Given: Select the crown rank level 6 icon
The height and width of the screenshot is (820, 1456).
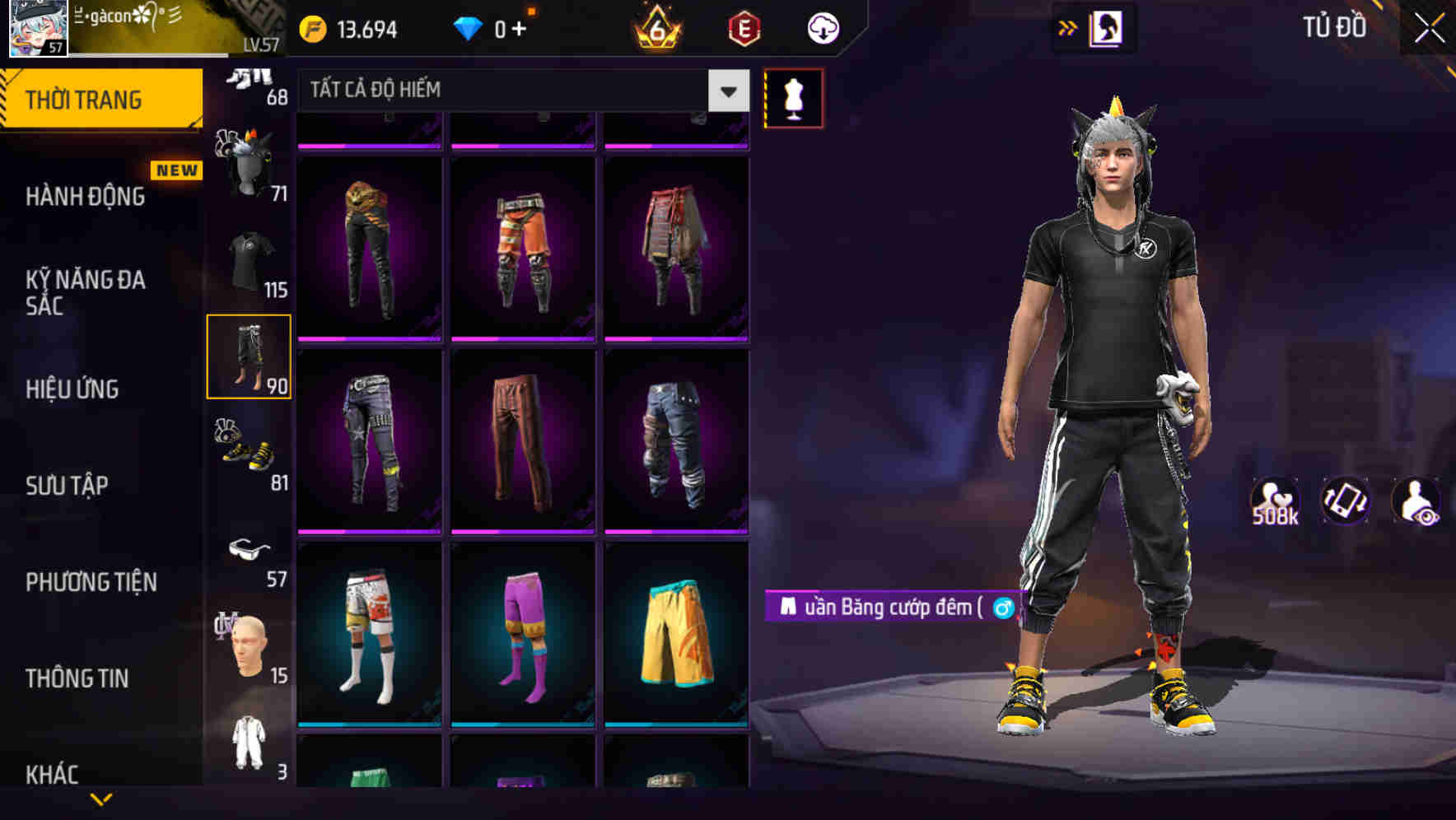Looking at the screenshot, I should (655, 27).
